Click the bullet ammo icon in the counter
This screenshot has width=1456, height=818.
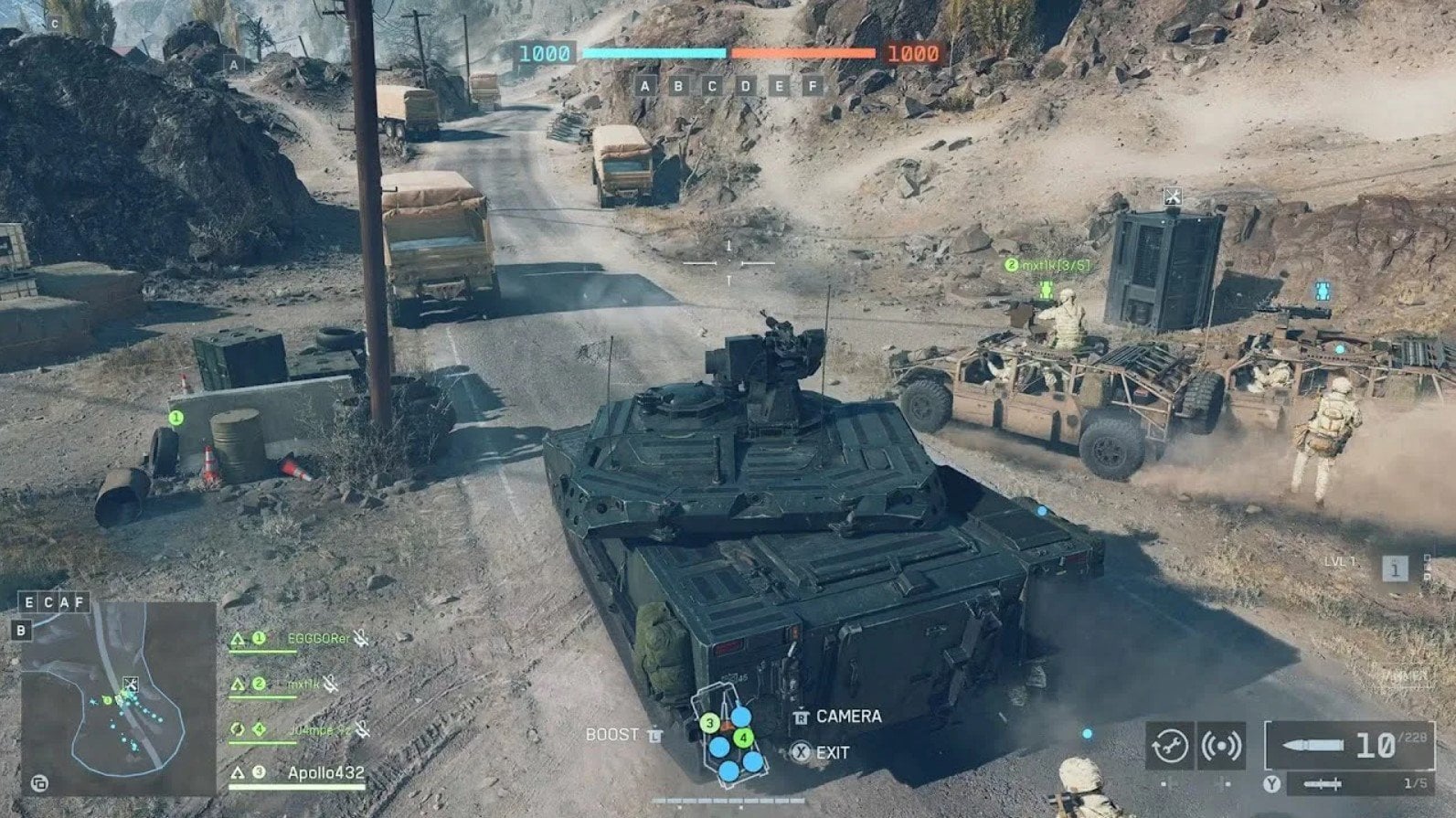(1312, 744)
